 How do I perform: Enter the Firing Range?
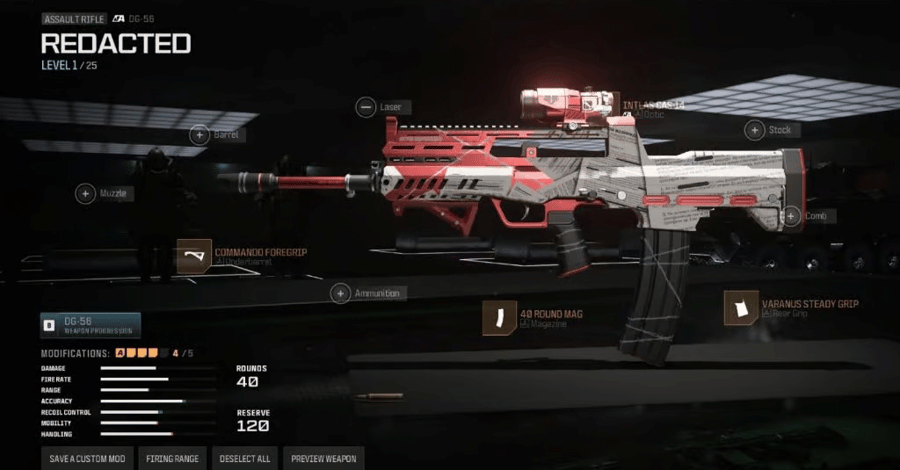click(172, 459)
